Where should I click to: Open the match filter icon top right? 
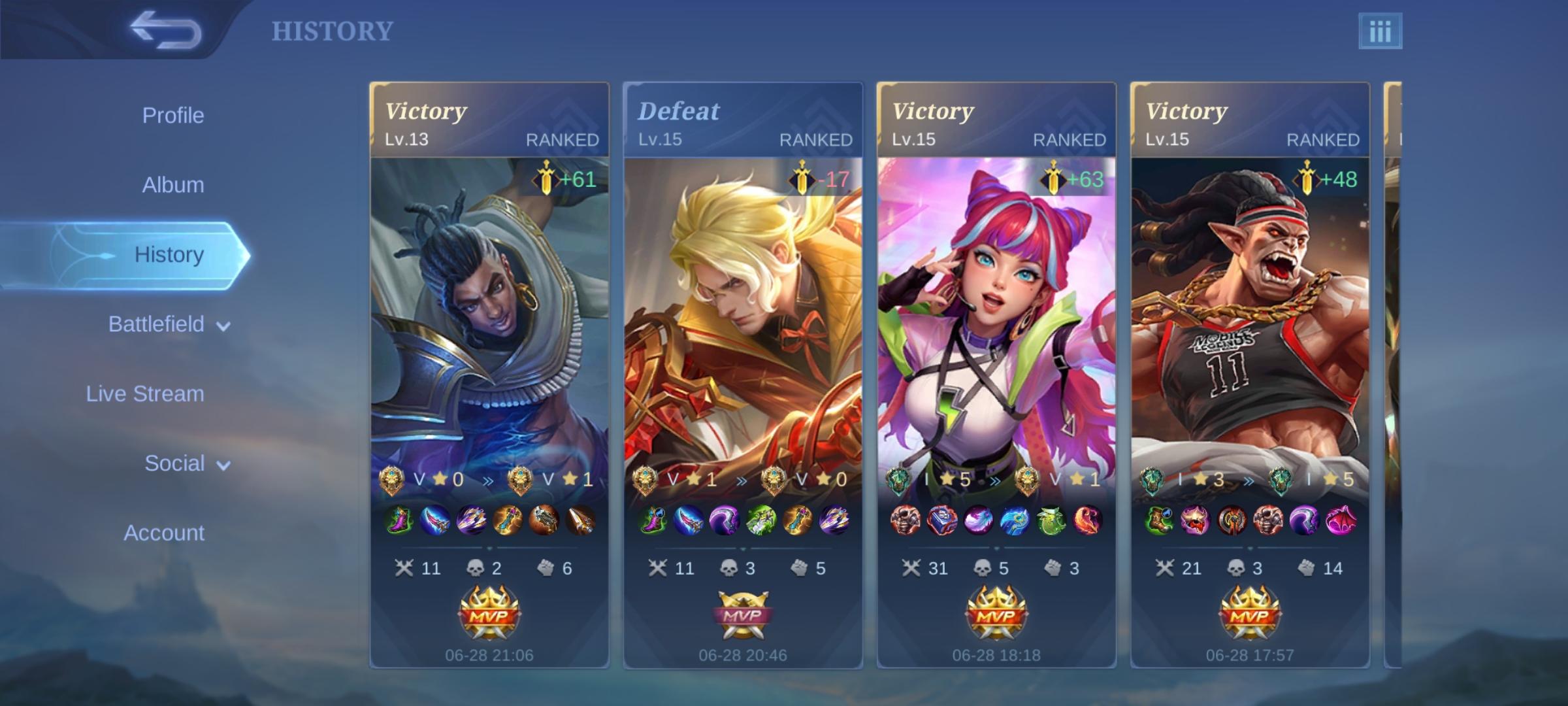1380,29
